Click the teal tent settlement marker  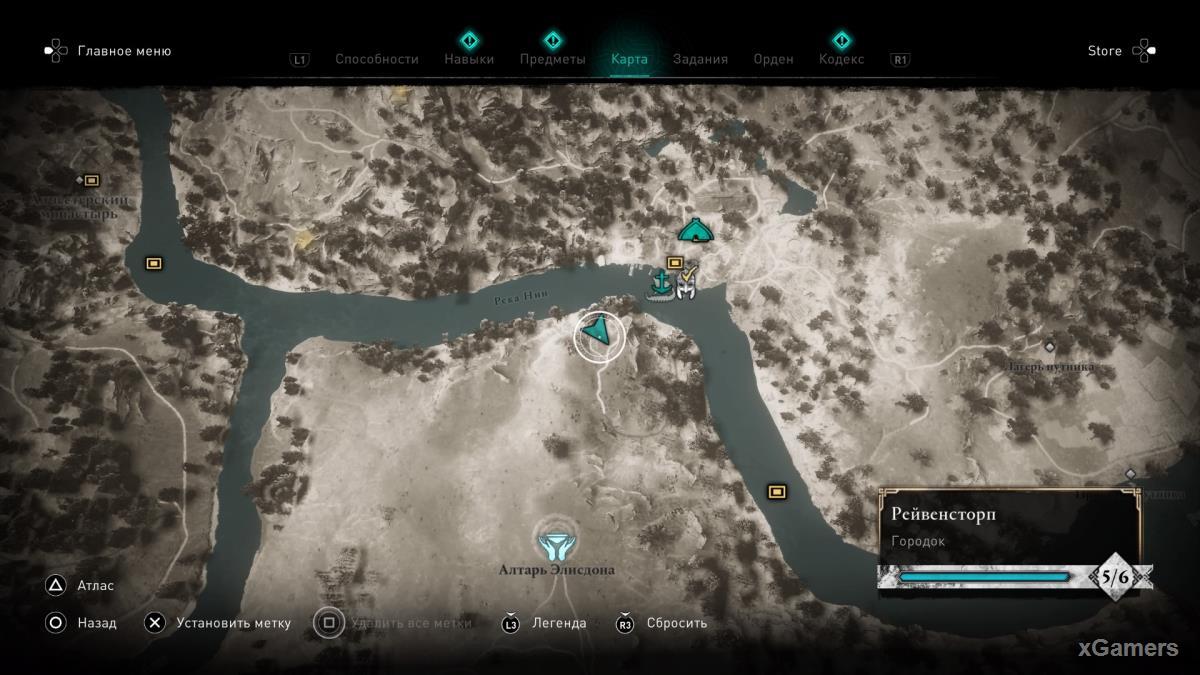pos(695,231)
